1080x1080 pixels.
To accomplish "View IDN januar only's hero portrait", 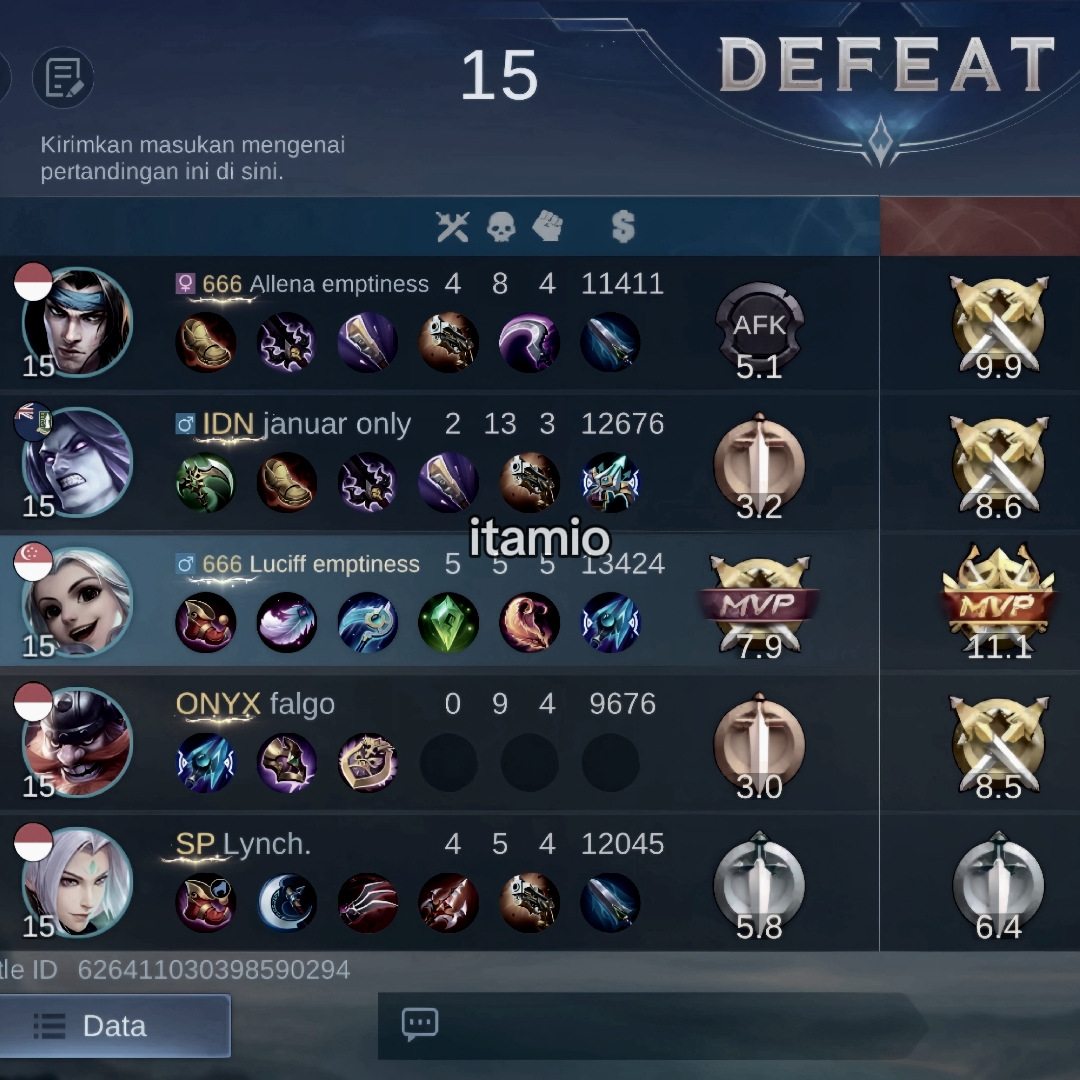I will click(77, 462).
